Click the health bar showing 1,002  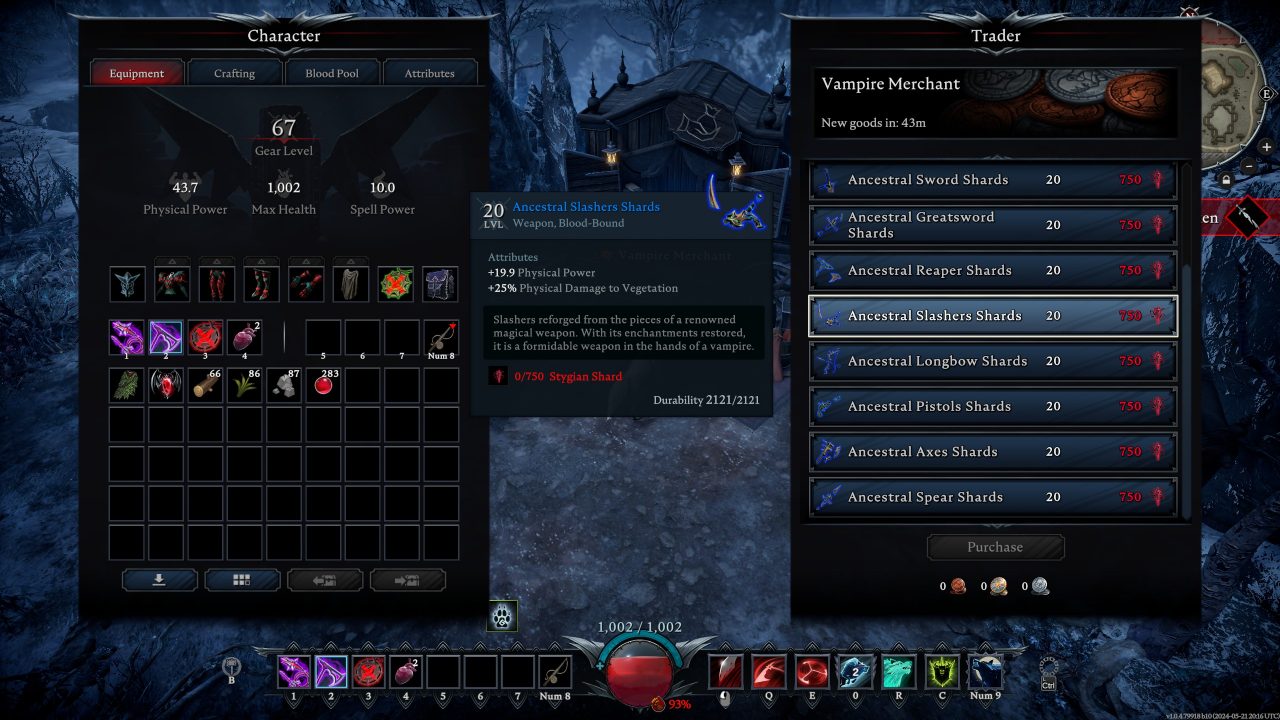click(640, 626)
